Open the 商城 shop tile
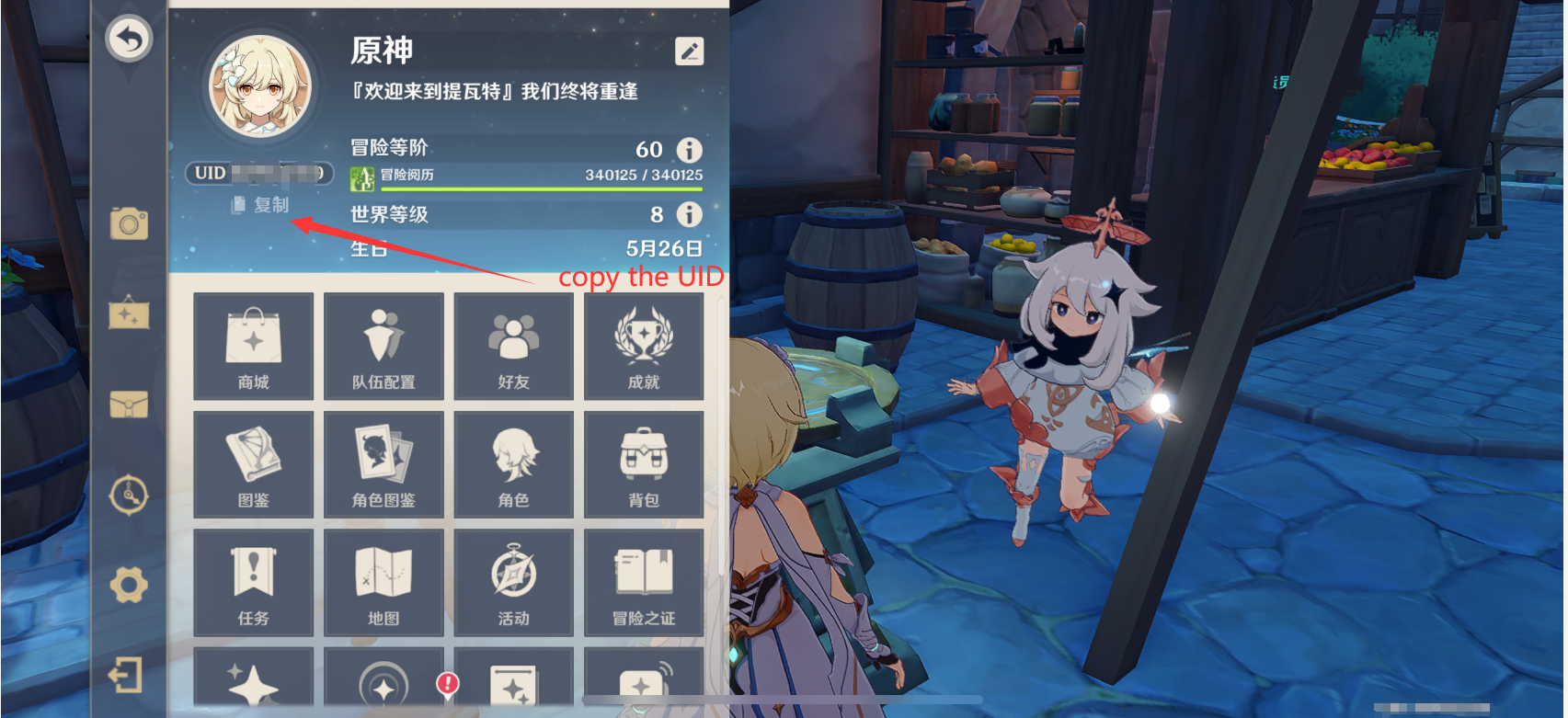1568x718 pixels. pos(254,347)
